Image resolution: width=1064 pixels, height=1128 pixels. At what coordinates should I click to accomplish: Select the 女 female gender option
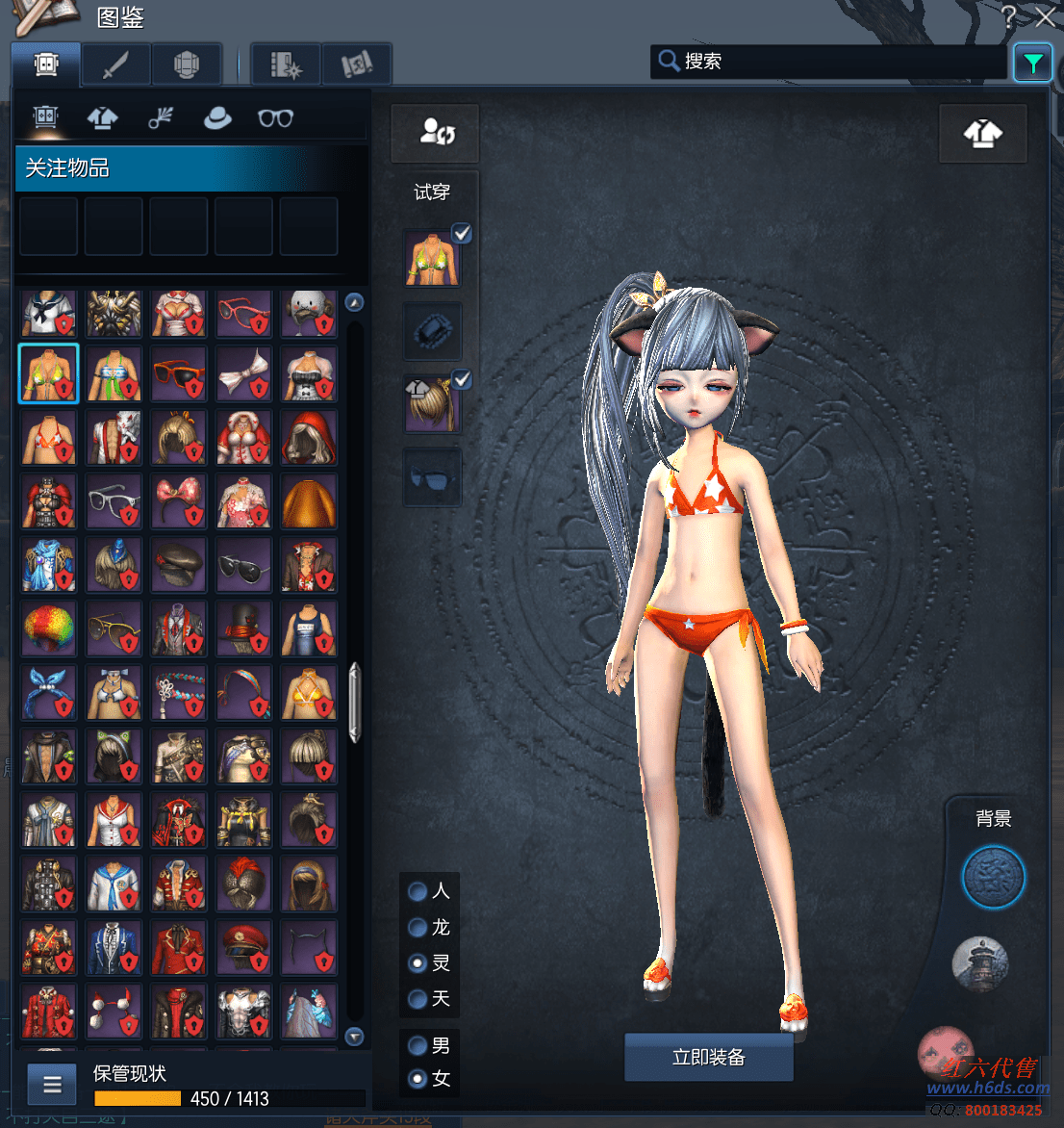coord(418,1078)
